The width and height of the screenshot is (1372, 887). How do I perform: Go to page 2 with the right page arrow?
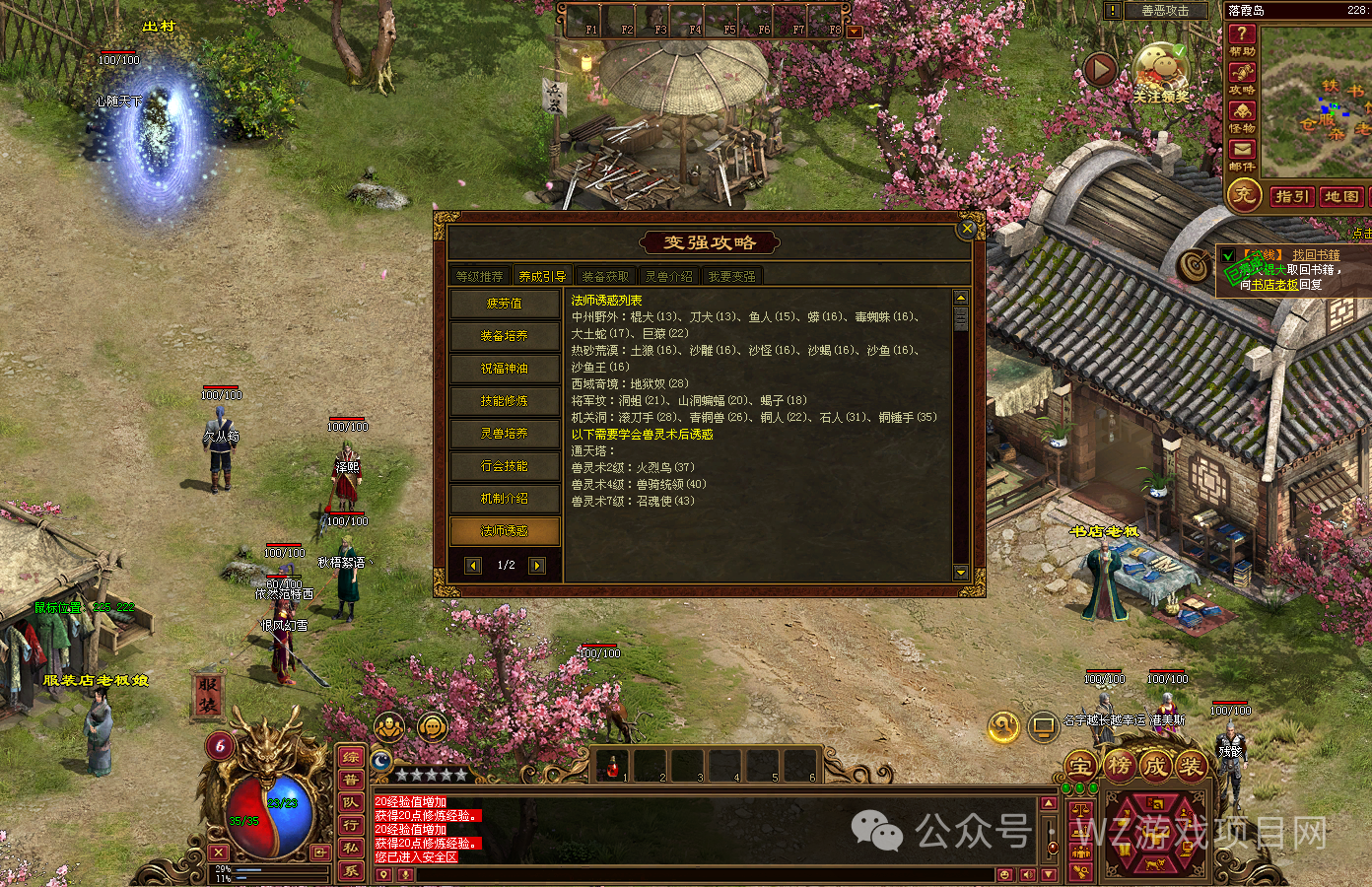tap(535, 564)
